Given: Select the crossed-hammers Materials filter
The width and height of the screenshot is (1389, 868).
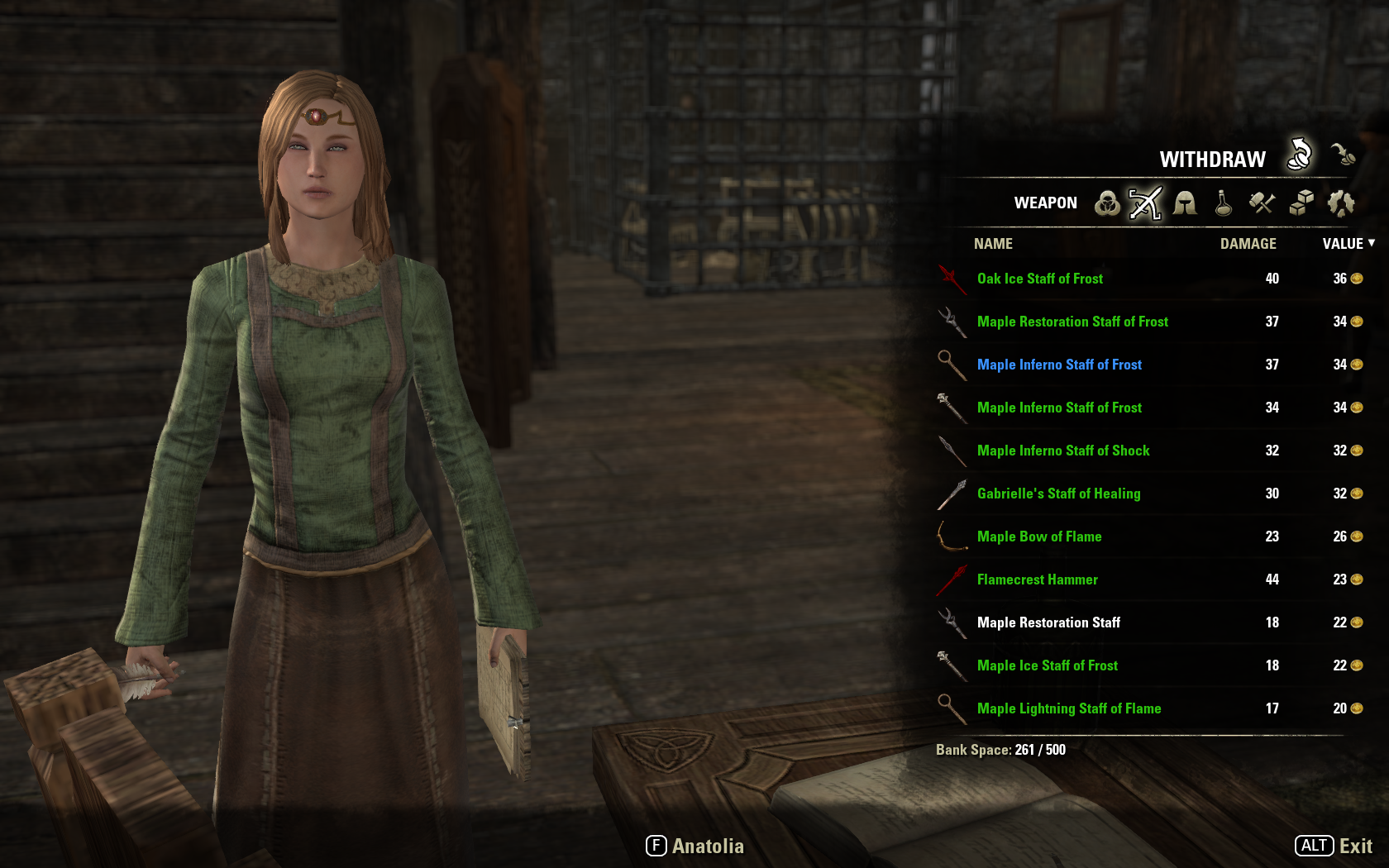Looking at the screenshot, I should tap(1262, 203).
